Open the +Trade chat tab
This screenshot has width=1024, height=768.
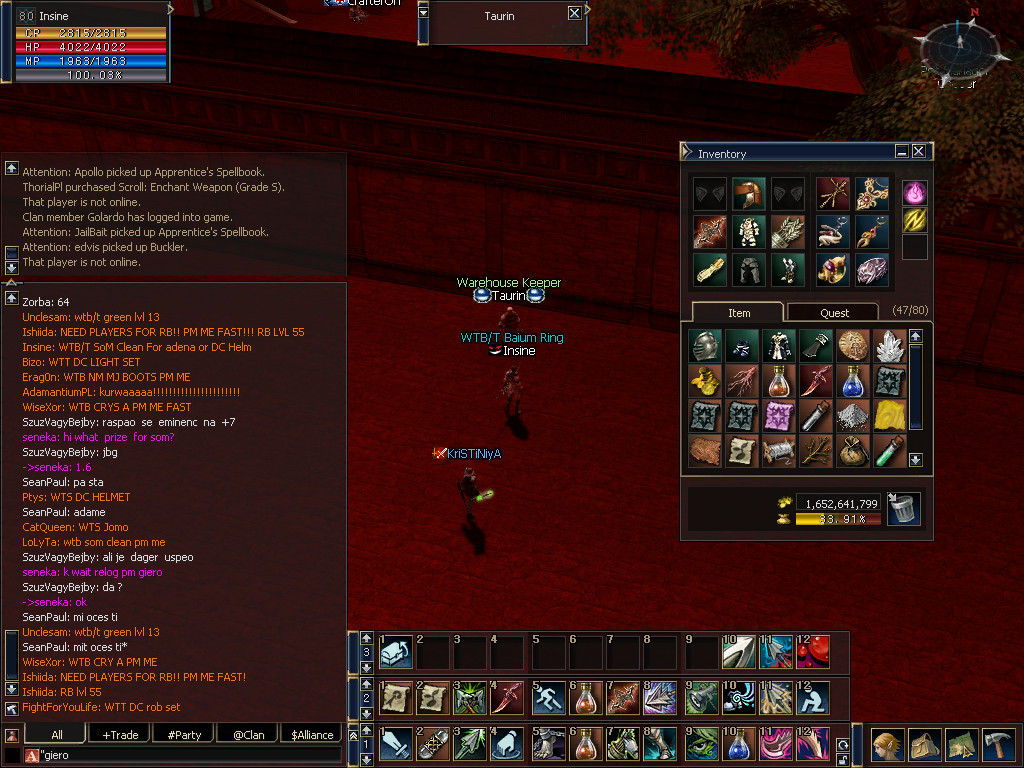point(120,735)
